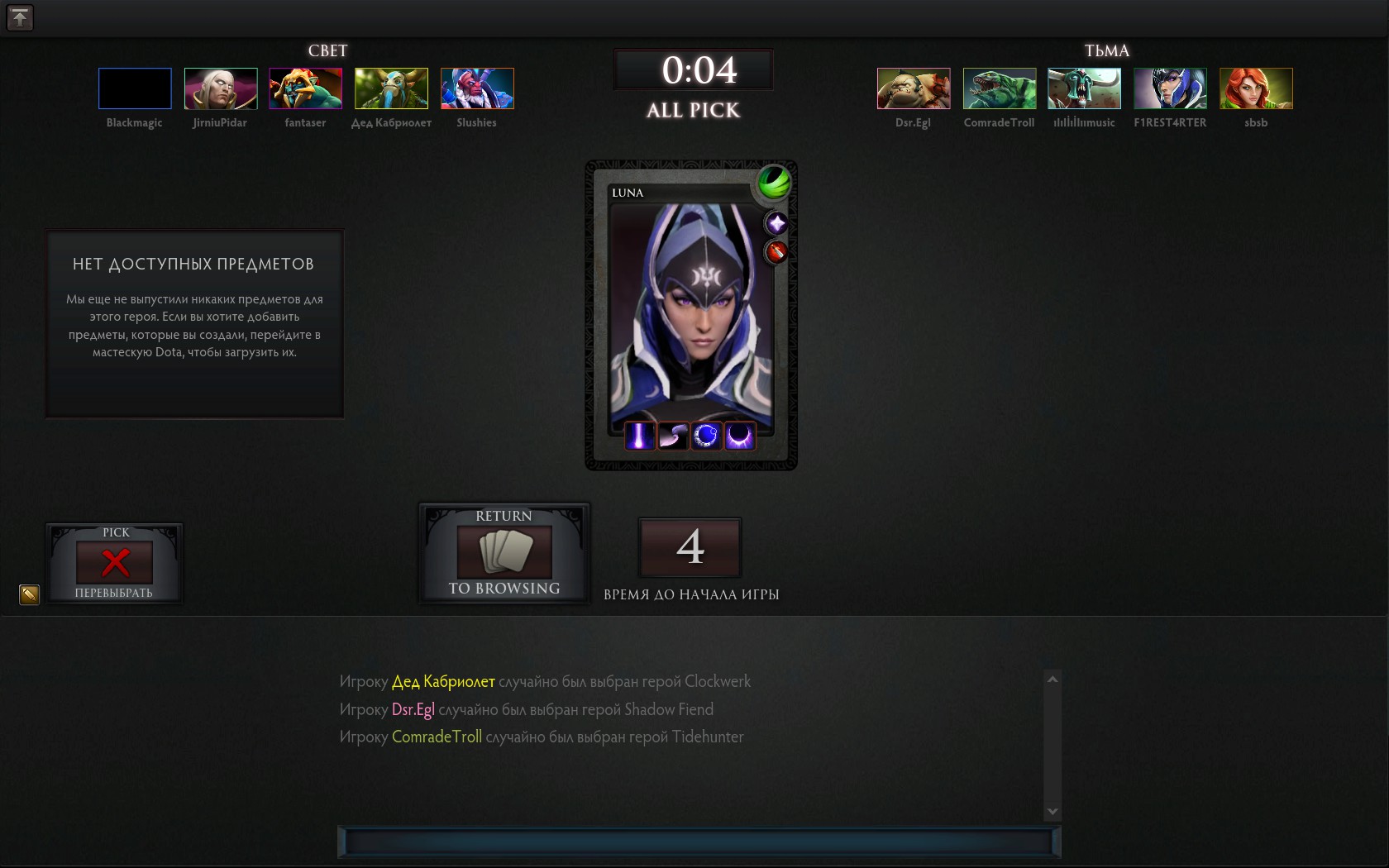
Task: Return to browsing heroes
Action: point(504,553)
